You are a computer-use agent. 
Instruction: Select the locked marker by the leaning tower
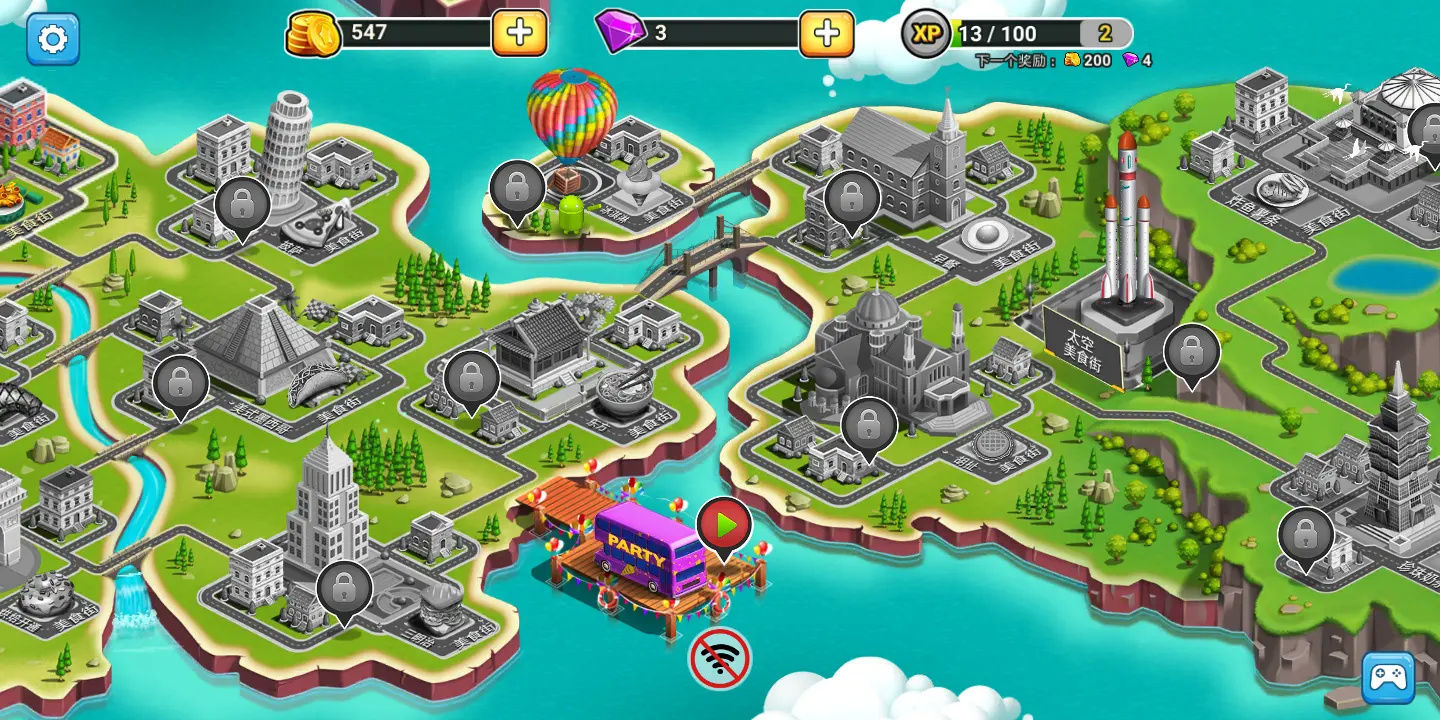pyautogui.click(x=242, y=205)
